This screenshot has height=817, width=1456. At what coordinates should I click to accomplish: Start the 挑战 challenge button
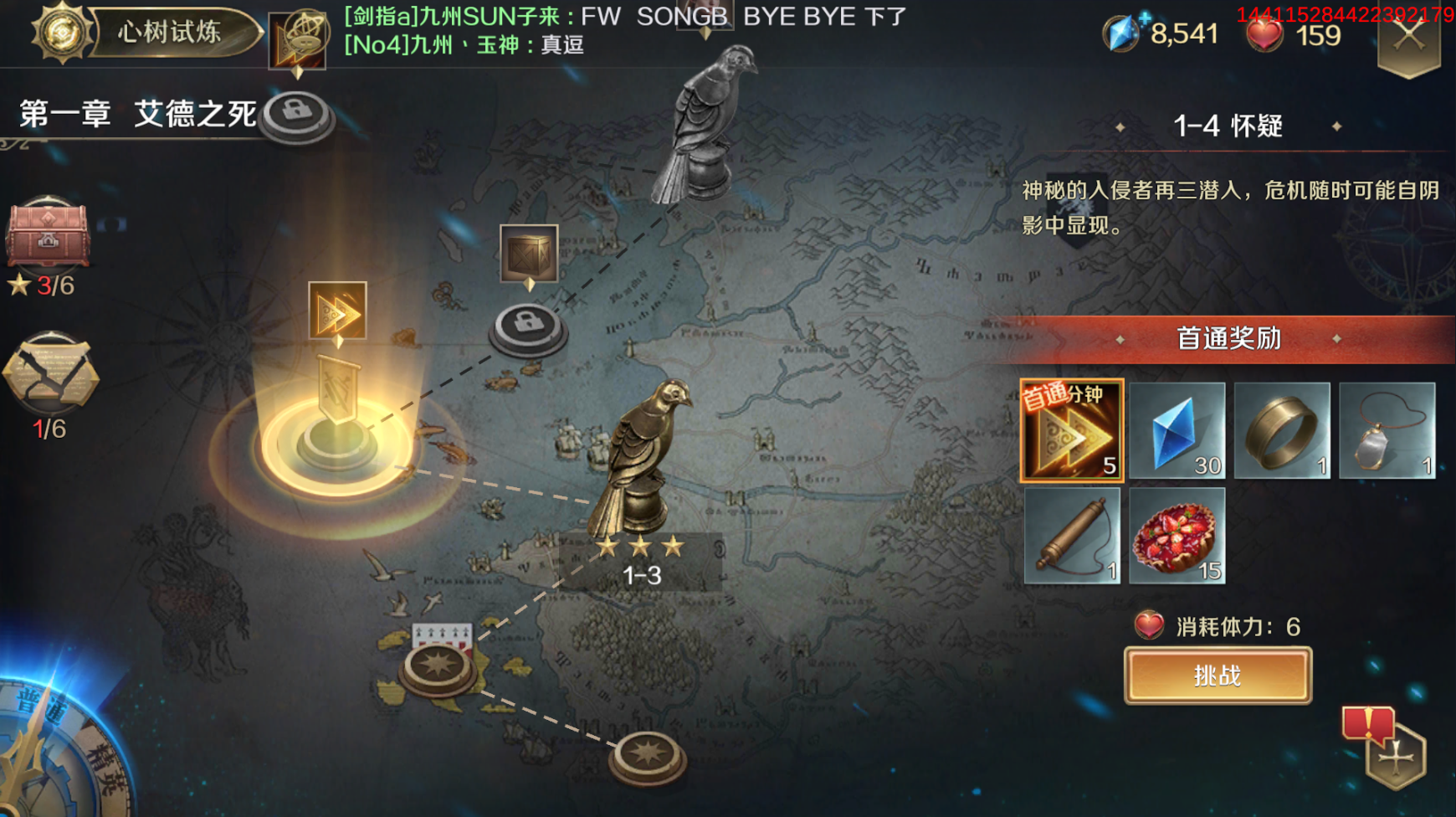(x=1218, y=676)
